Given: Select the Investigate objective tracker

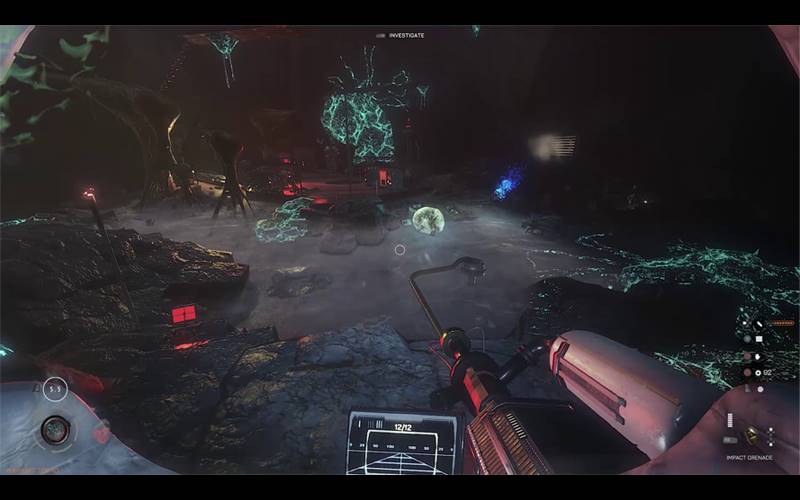Looking at the screenshot, I should [401, 35].
